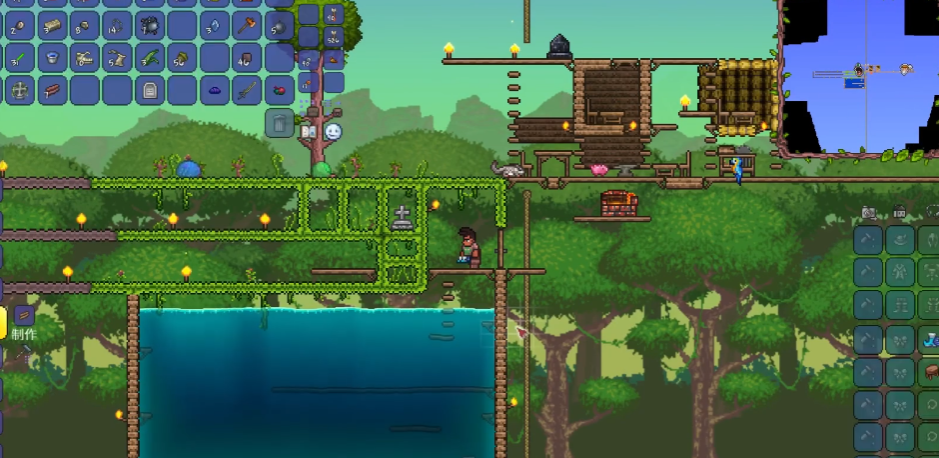
Task: Open the crafting hammer button
Action: coord(22,315)
